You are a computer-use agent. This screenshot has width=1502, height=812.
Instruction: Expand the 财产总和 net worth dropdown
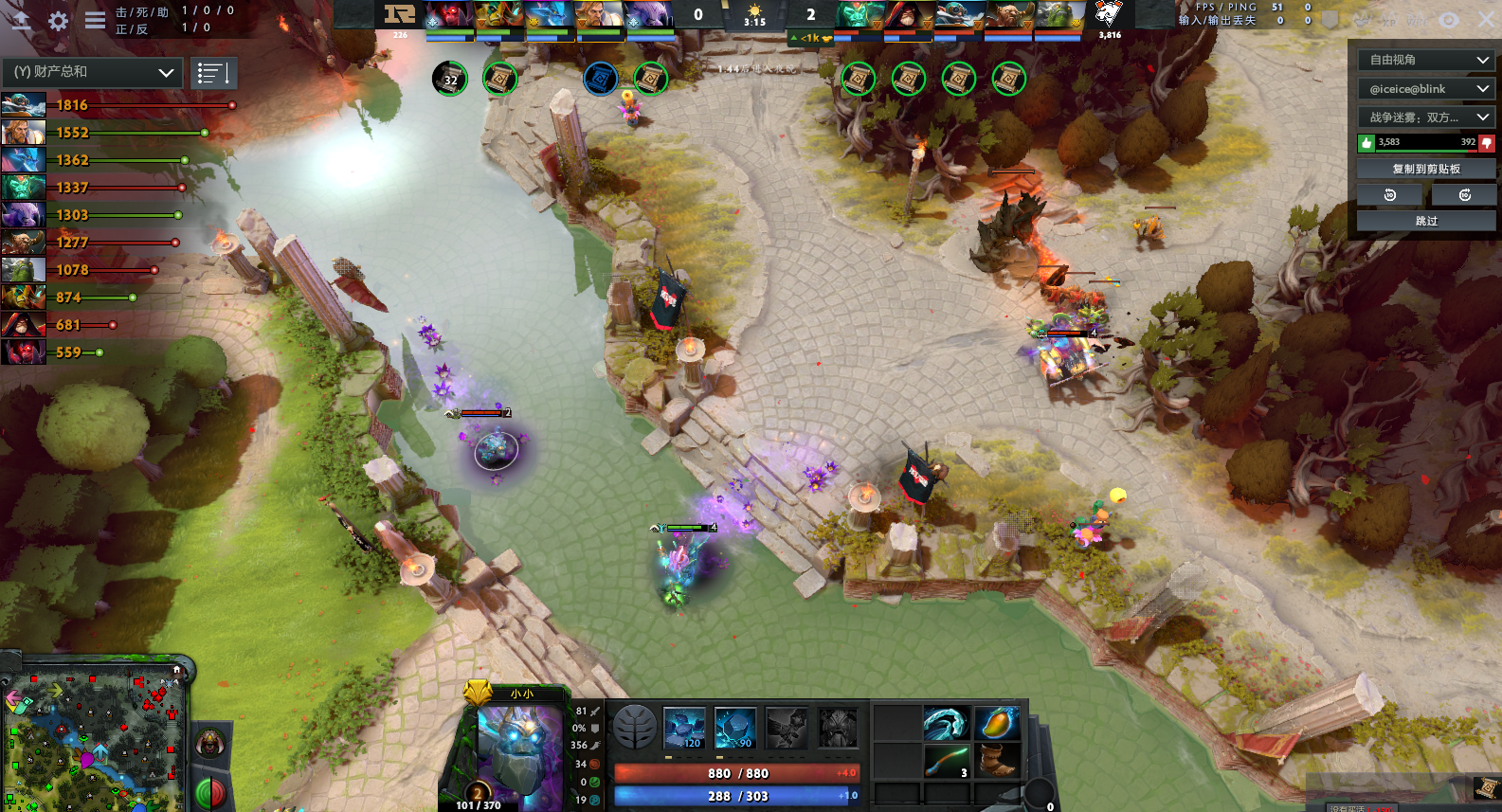[93, 72]
